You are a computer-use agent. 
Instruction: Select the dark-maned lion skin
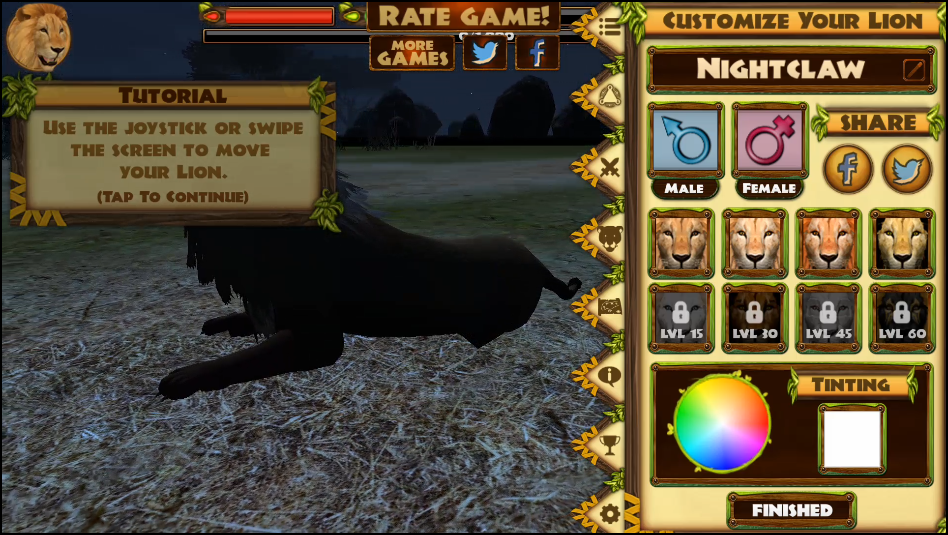point(901,242)
